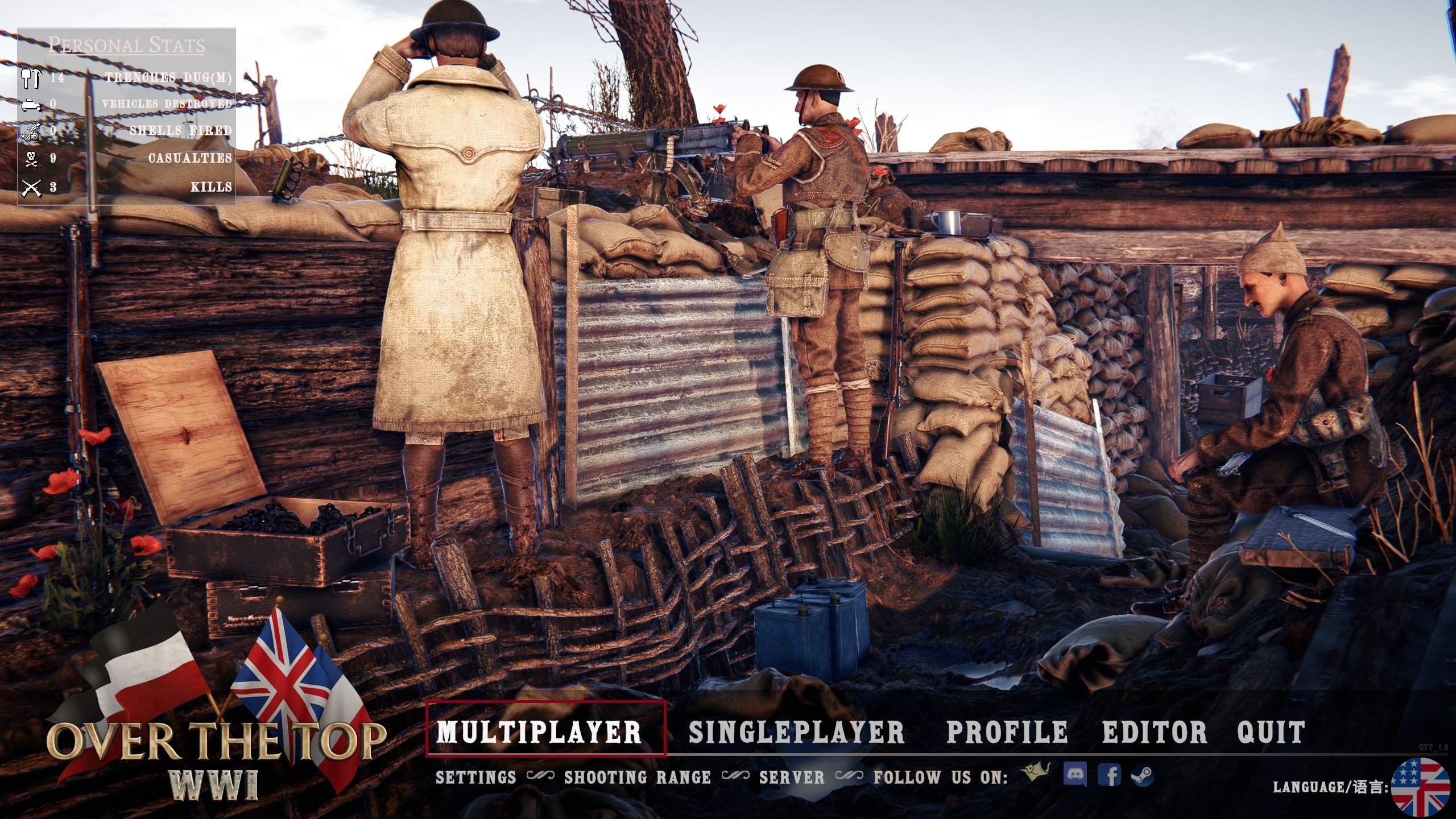The image size is (1456, 819).
Task: Open the Multiplayer menu
Action: click(x=539, y=731)
